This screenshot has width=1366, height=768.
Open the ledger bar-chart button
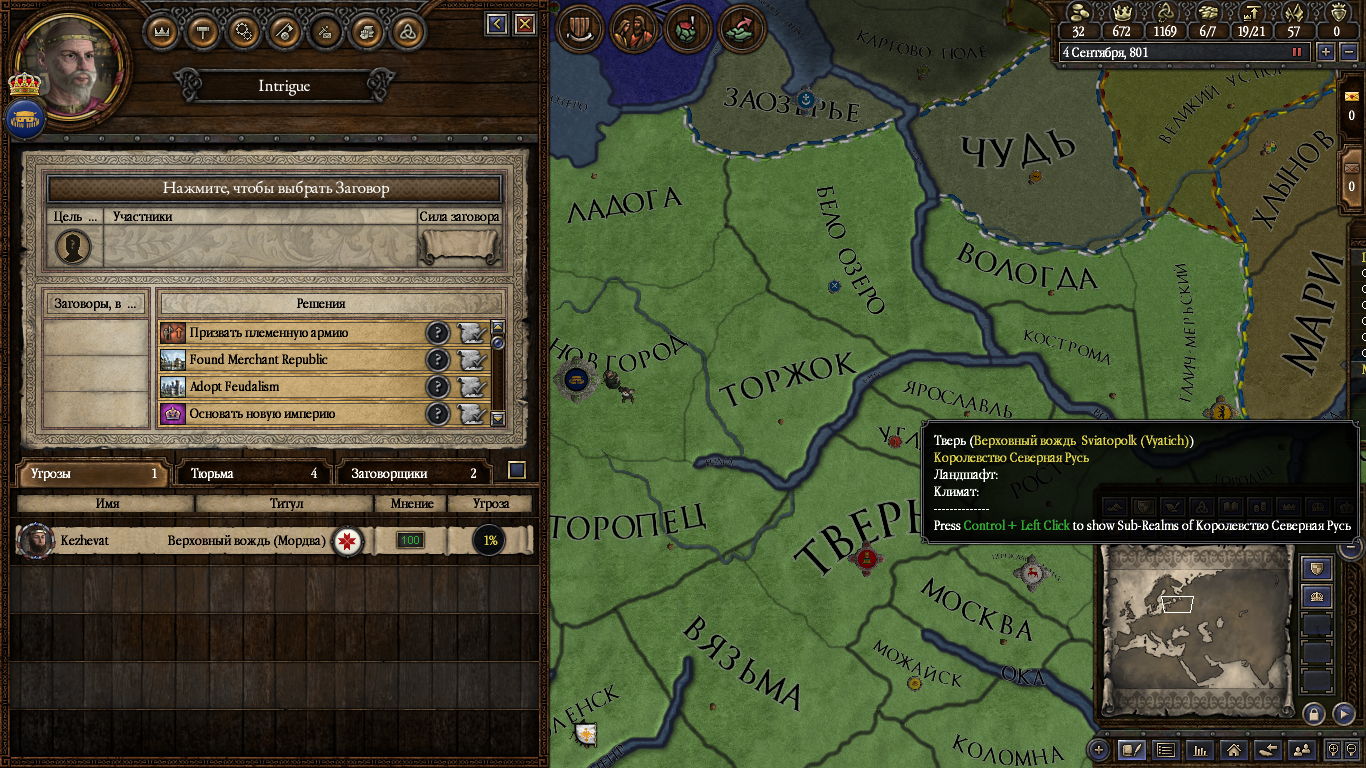[1200, 749]
